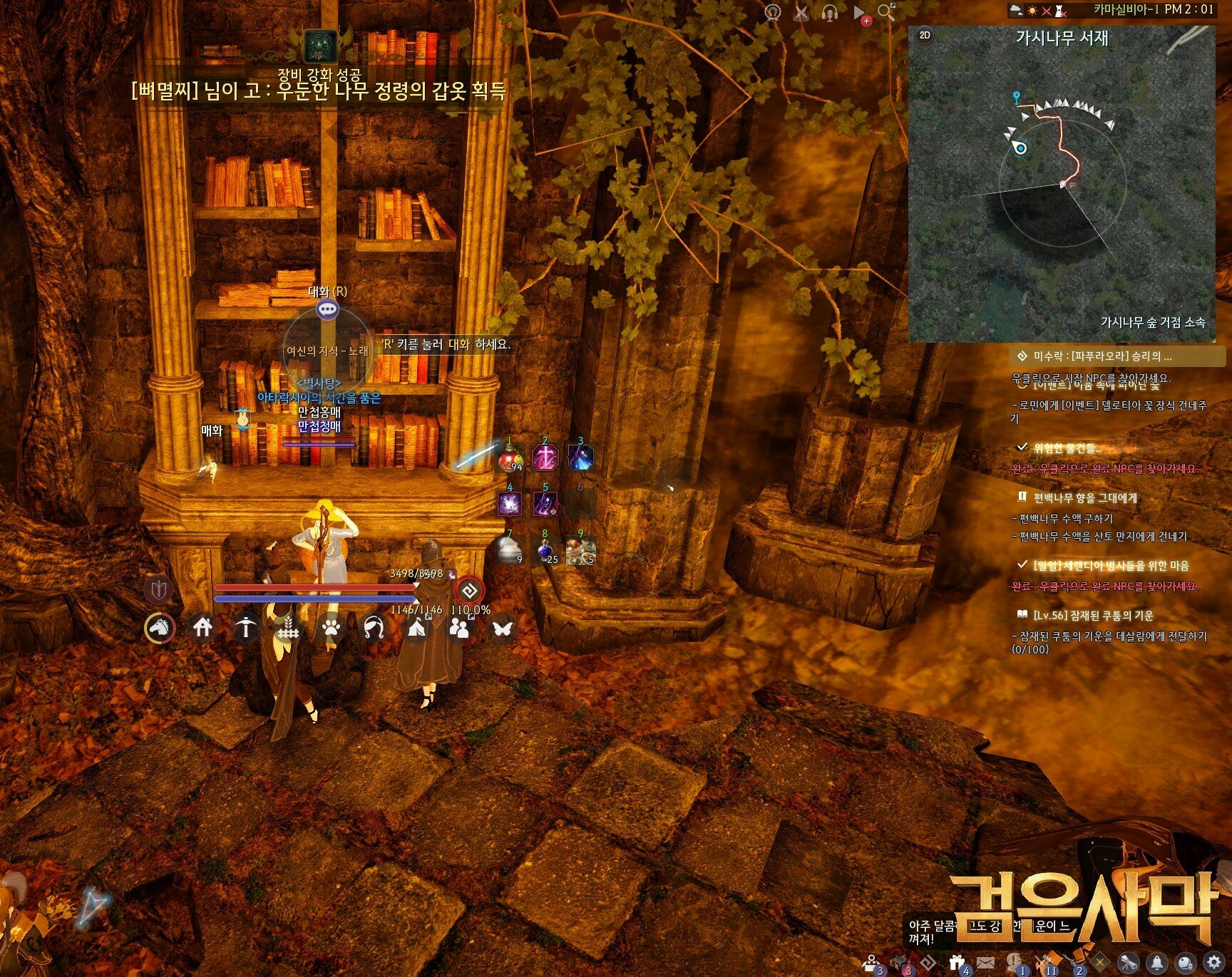Use the blue potion in slot 8
Viewport: 1232px width, 977px height.
[x=545, y=551]
